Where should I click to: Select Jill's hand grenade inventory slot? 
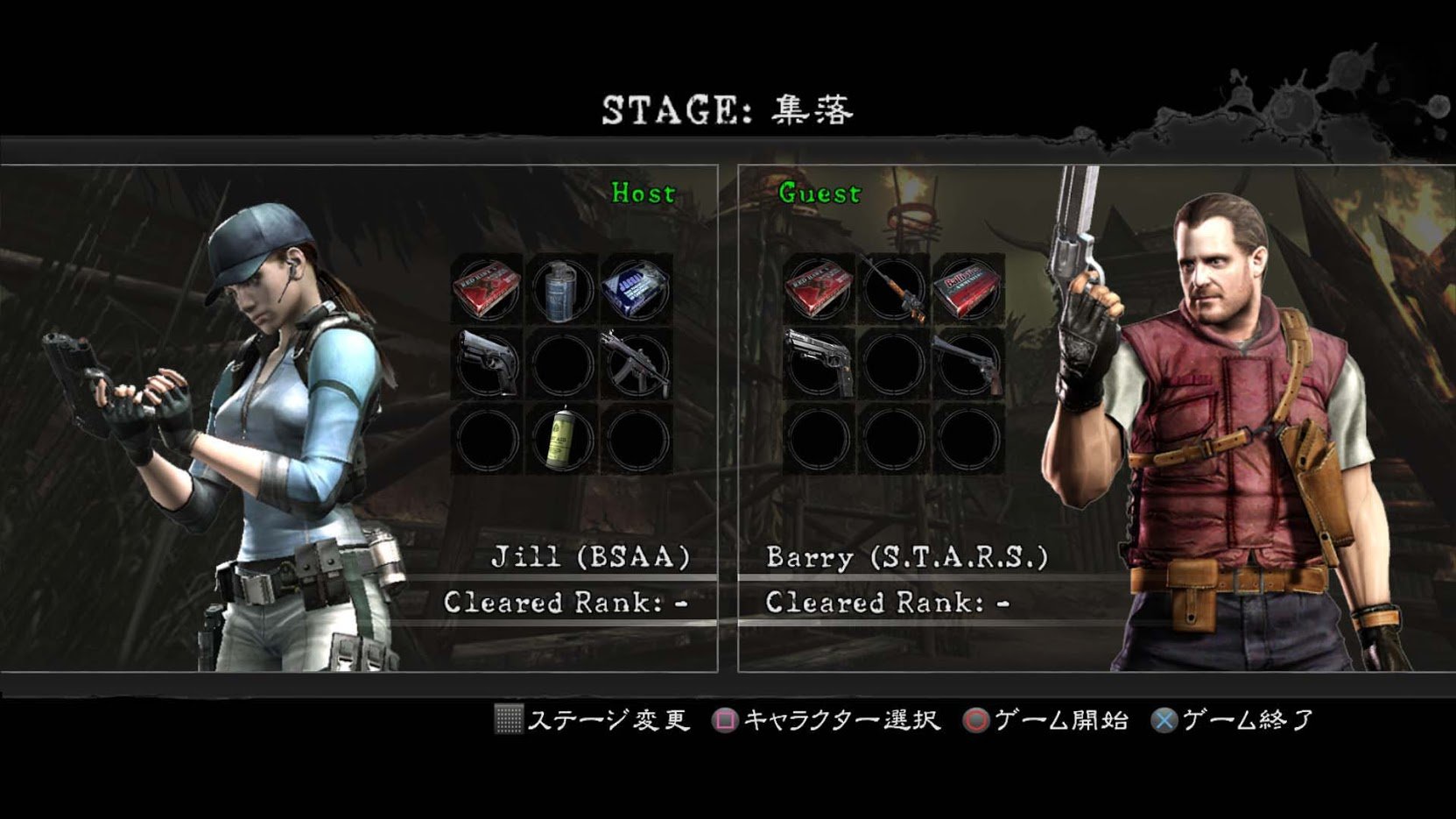pos(560,289)
